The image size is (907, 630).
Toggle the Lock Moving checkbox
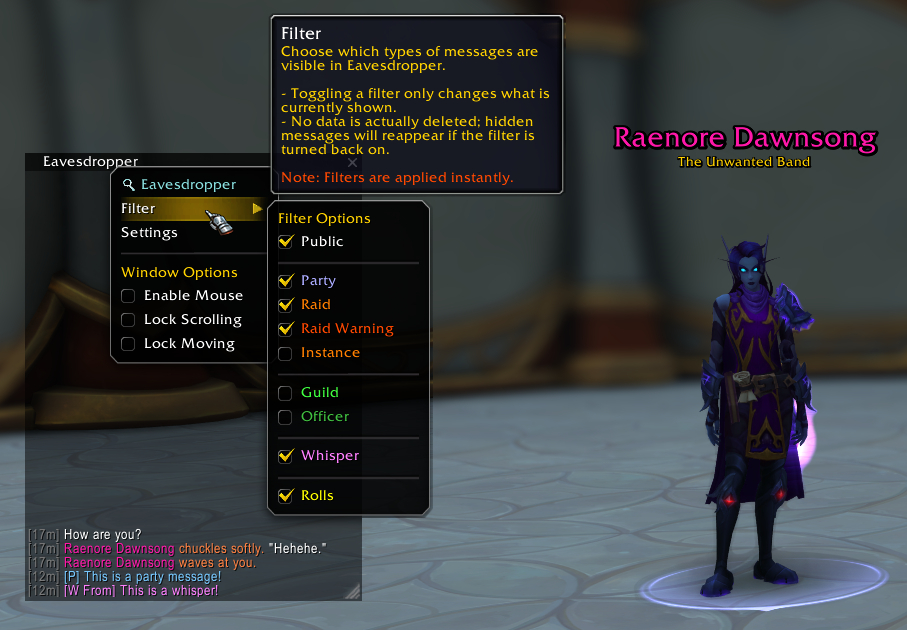[x=128, y=344]
